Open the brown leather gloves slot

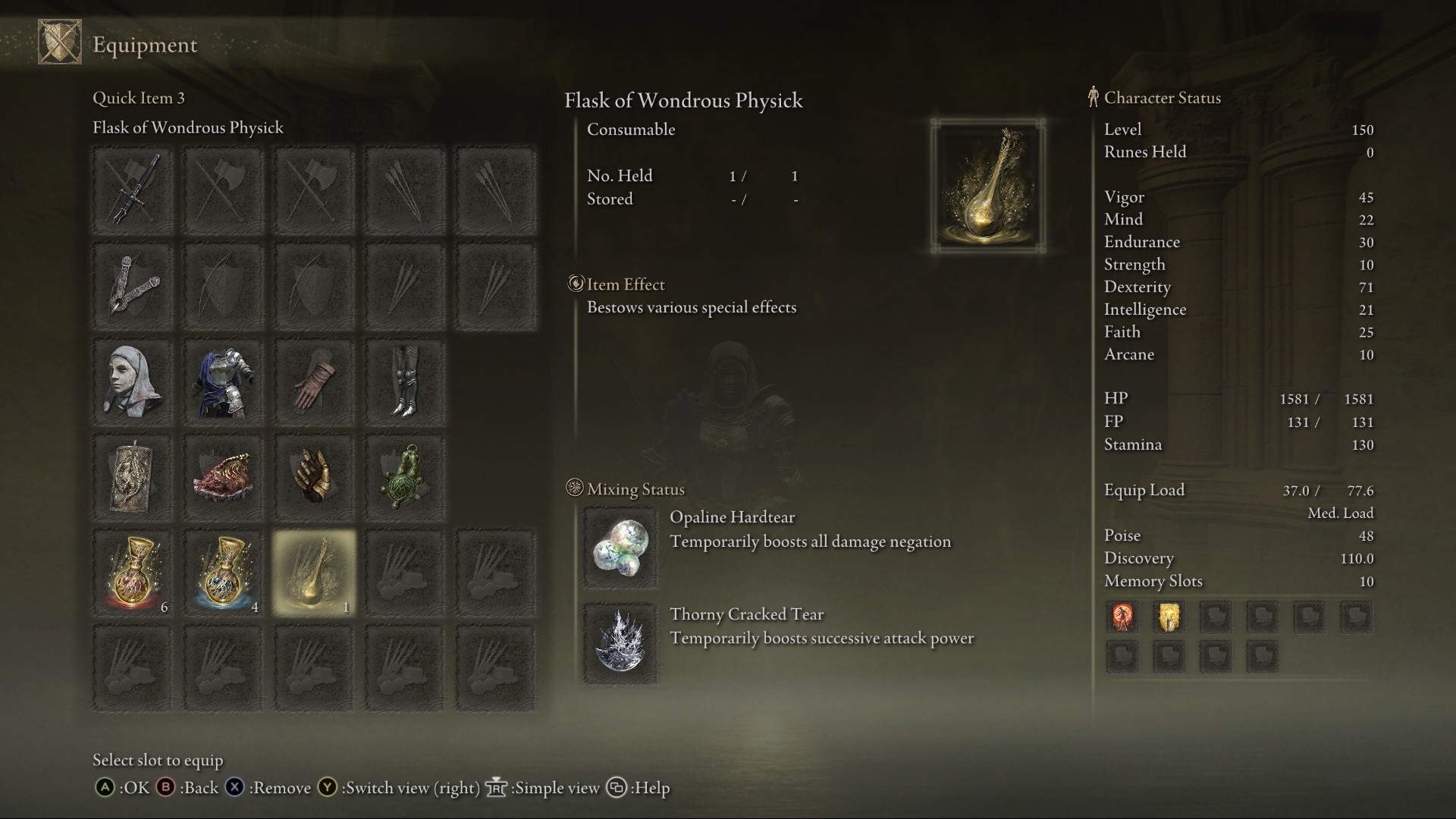click(x=314, y=381)
